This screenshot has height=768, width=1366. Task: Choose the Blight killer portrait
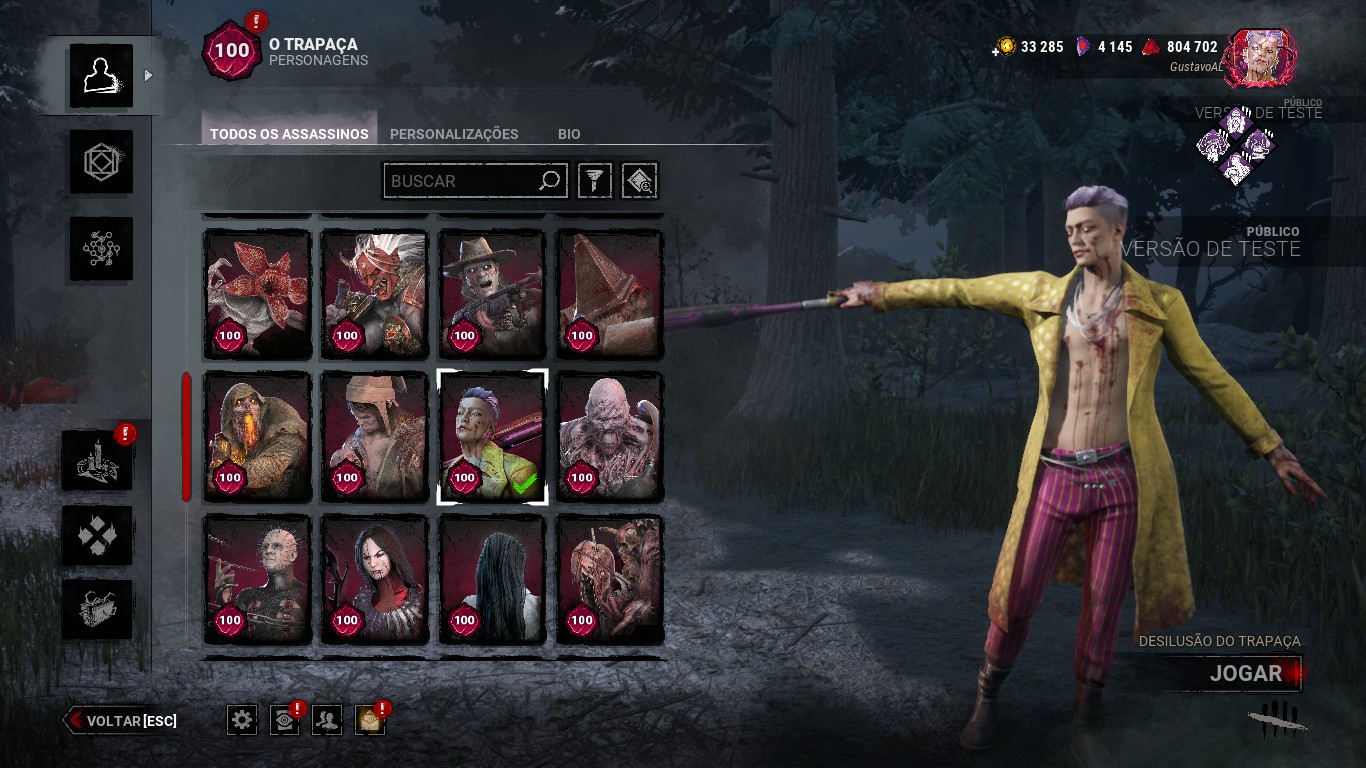[x=257, y=436]
